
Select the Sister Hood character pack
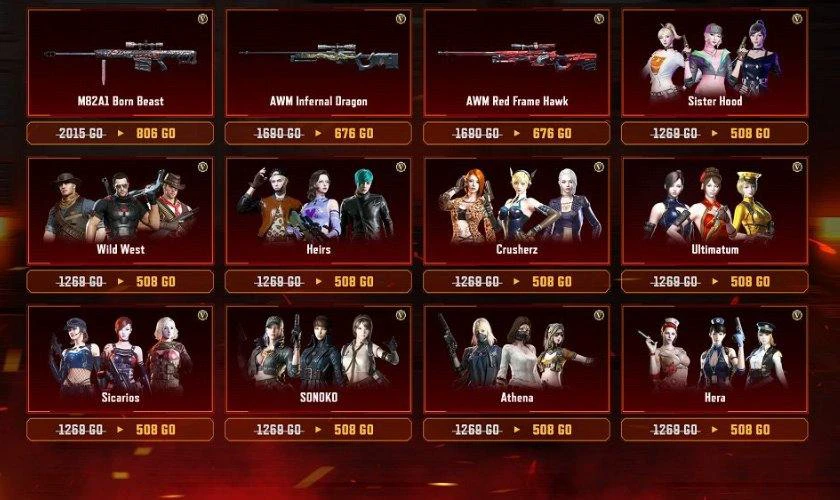click(x=714, y=63)
